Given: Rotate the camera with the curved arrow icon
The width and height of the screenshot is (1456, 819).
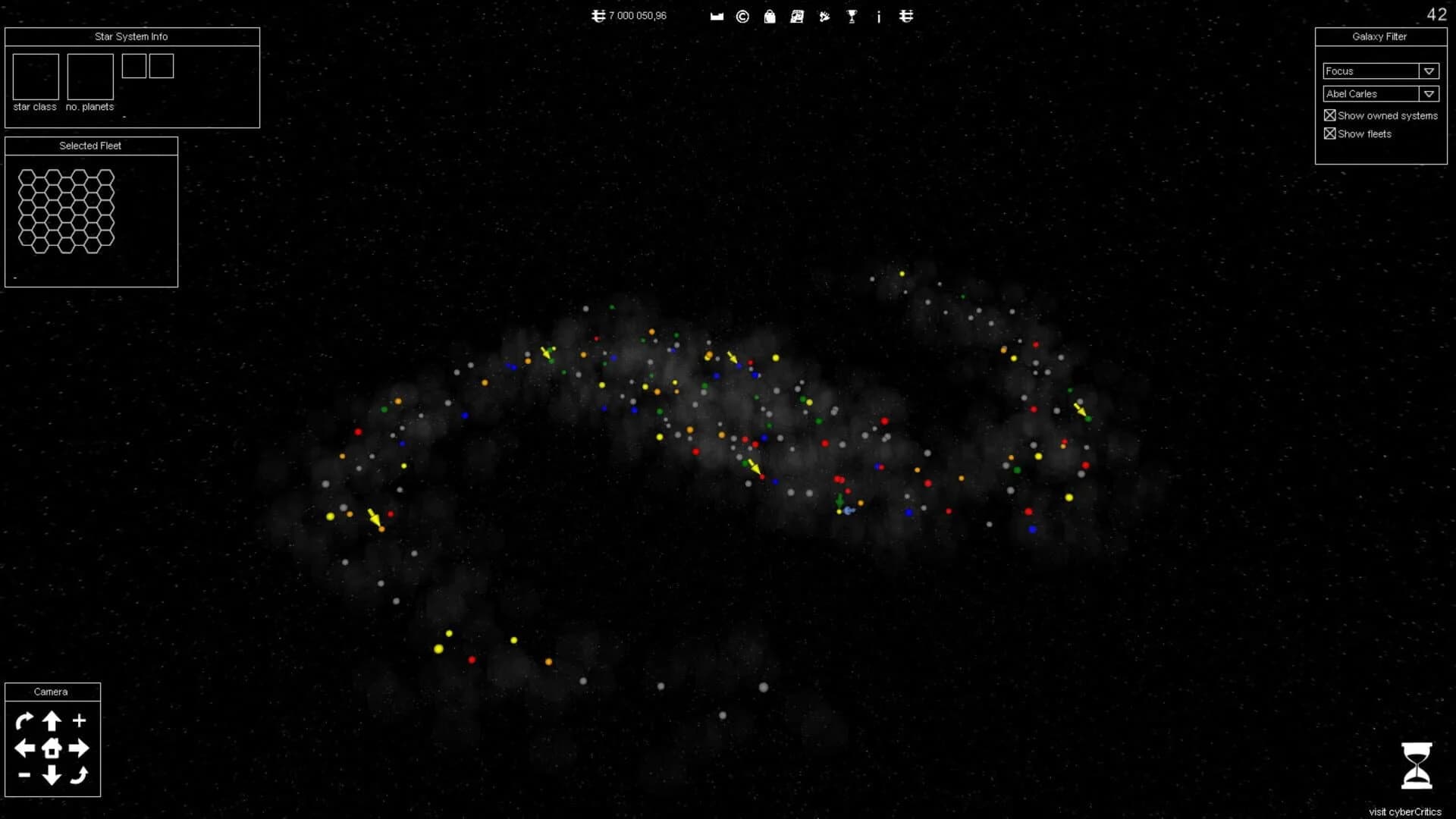Looking at the screenshot, I should tap(24, 721).
